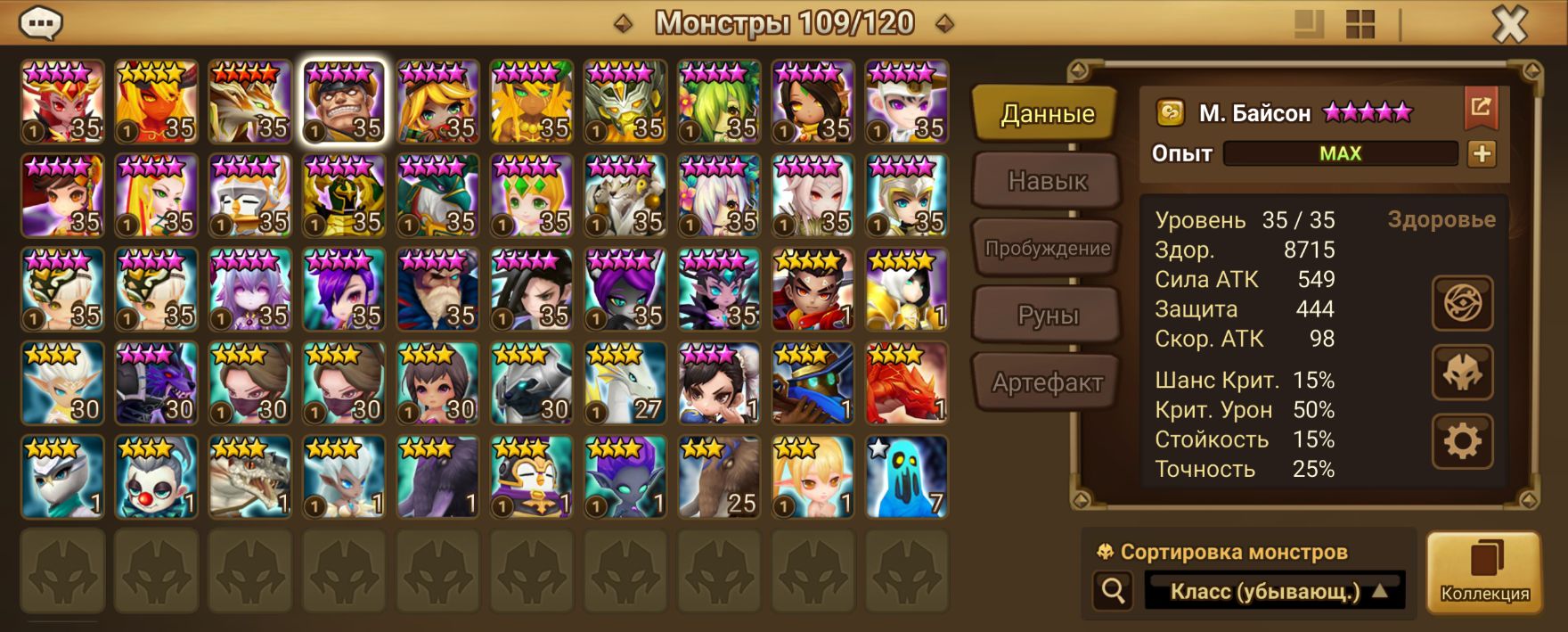Open the Пробуждение tab
The image size is (1568, 632).
click(1047, 249)
